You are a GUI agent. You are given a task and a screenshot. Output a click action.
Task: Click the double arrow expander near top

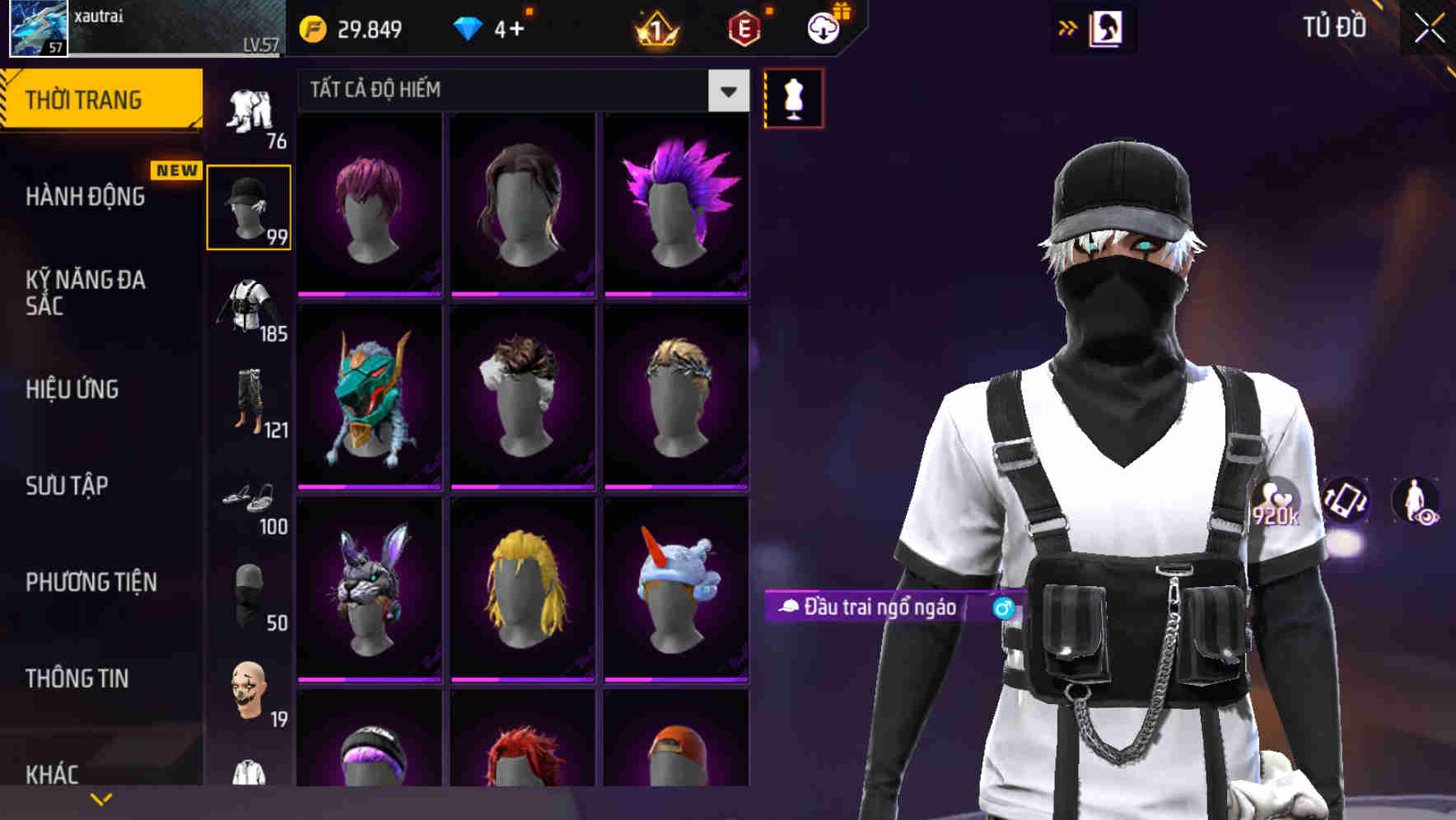(x=1067, y=27)
